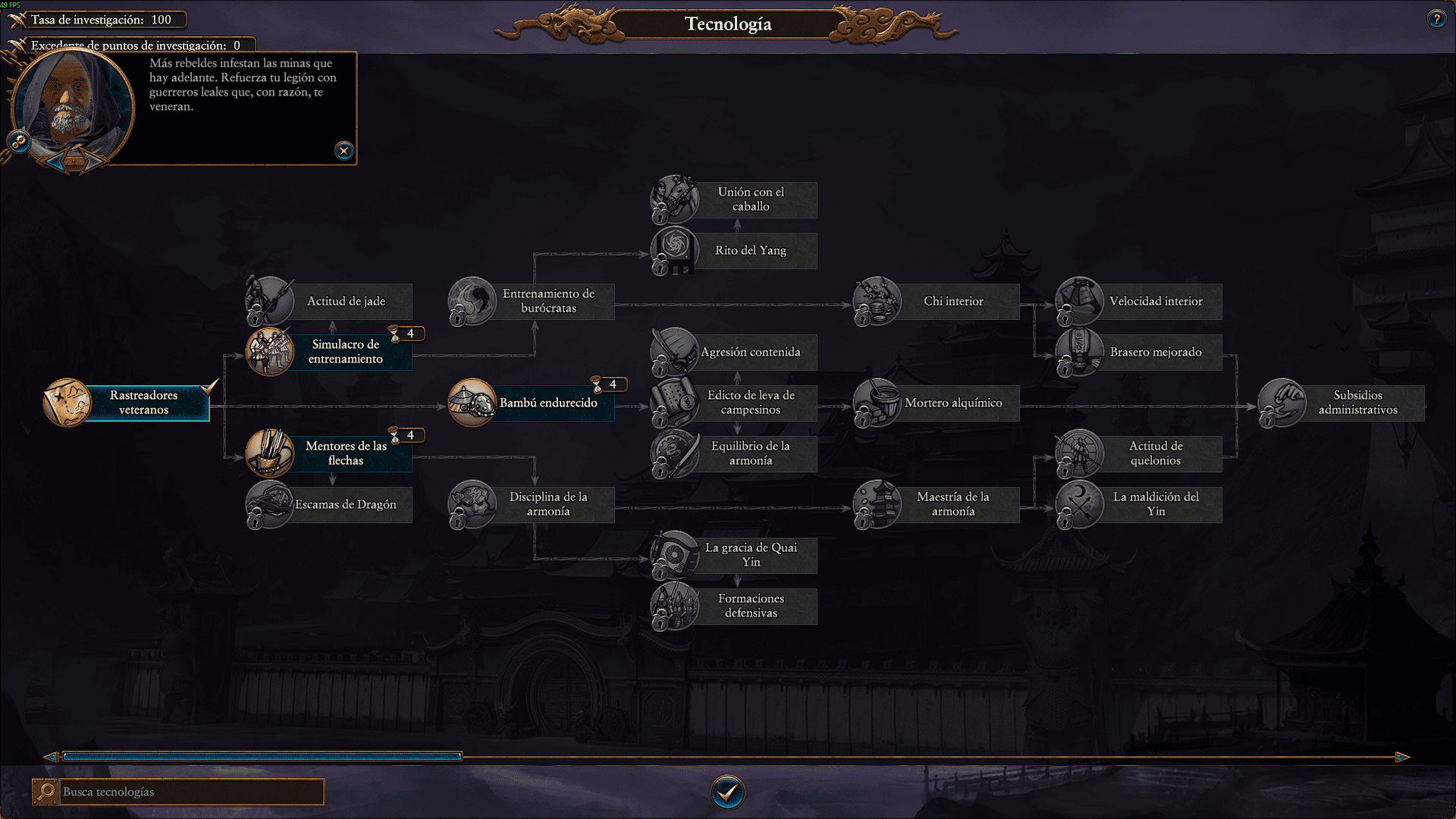Confirm with the blue checkmark button
1456x819 pixels.
coord(727,792)
